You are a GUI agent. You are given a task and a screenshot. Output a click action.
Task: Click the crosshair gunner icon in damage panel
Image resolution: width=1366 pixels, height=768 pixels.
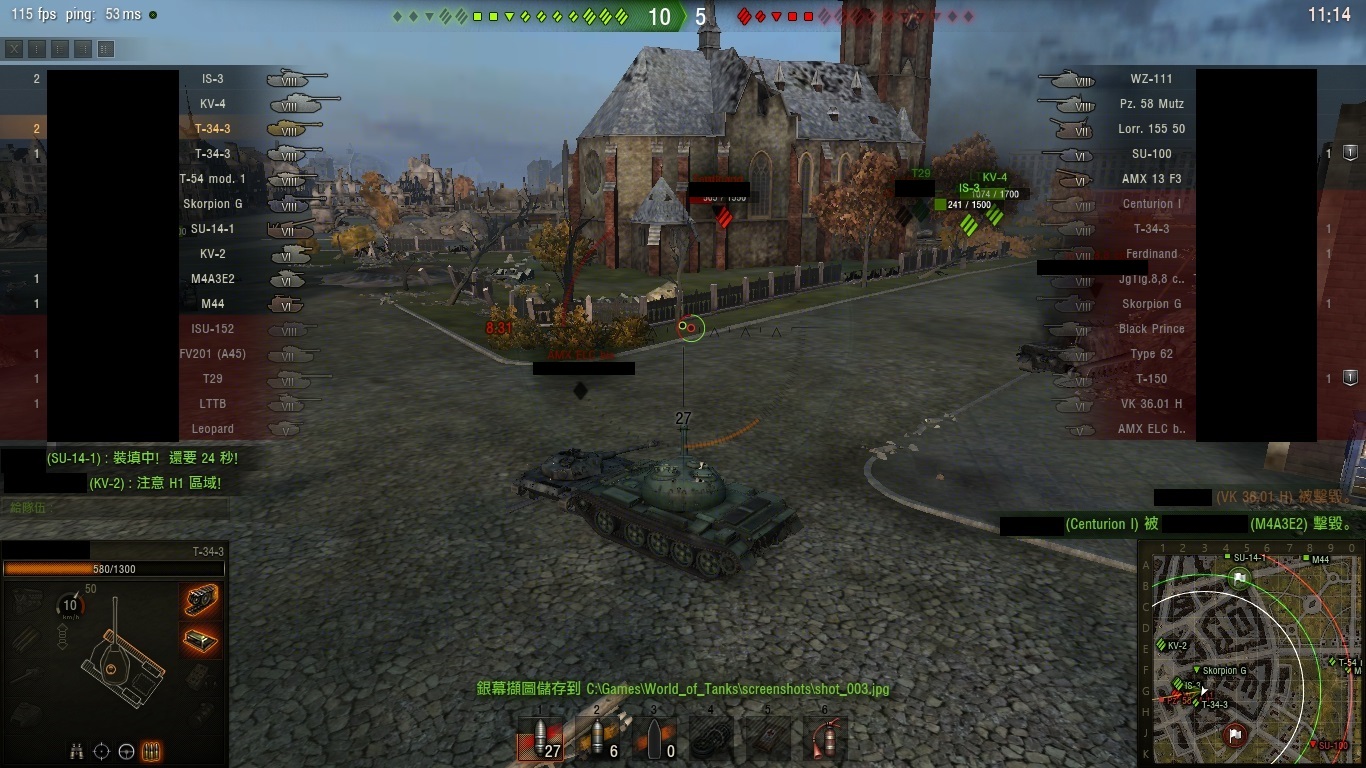101,750
